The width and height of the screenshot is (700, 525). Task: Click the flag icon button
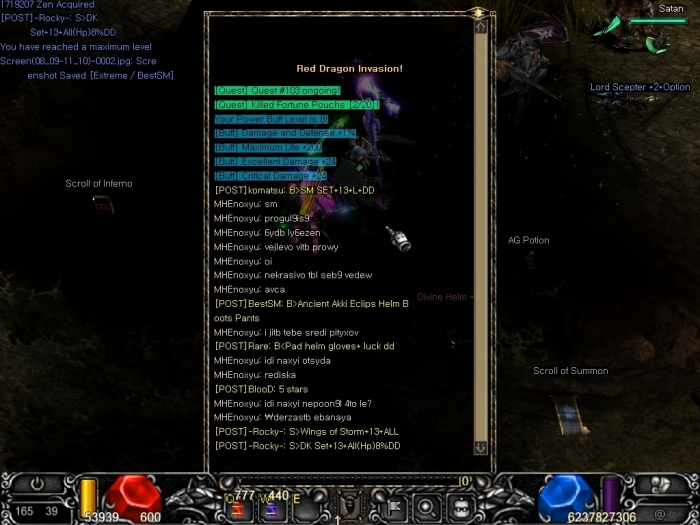pyautogui.click(x=394, y=506)
